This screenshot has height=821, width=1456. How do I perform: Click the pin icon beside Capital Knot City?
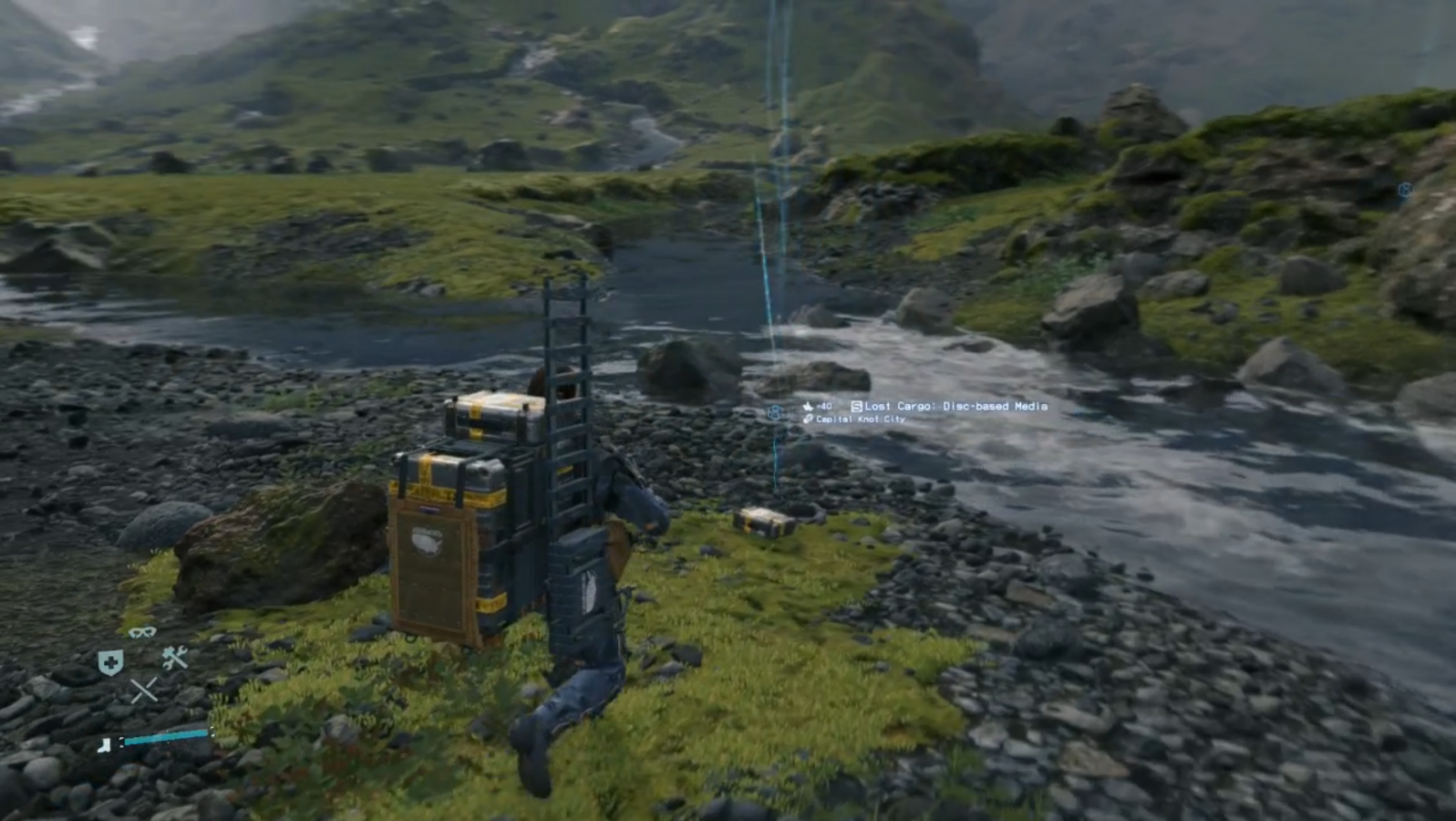808,419
